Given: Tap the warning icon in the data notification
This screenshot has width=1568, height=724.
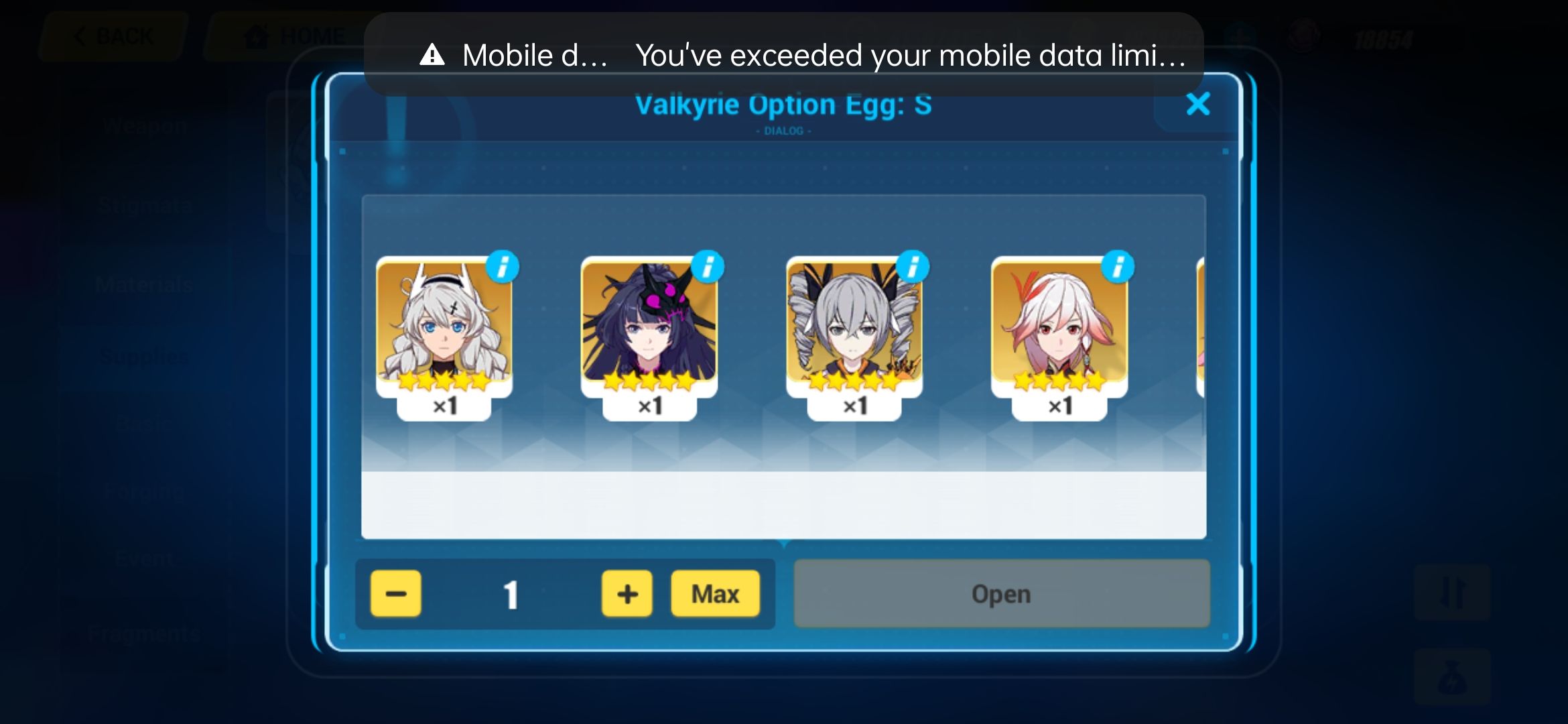Looking at the screenshot, I should (x=431, y=54).
